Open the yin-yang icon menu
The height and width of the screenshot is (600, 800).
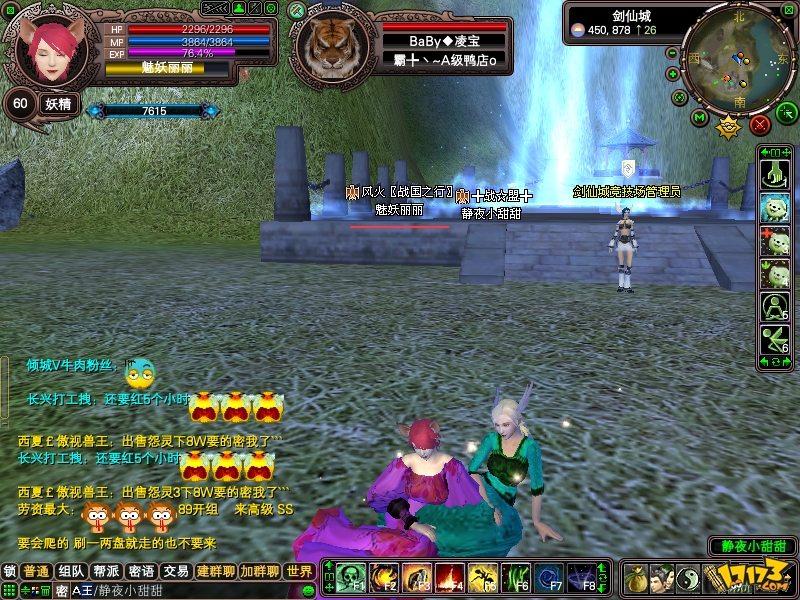pyautogui.click(x=688, y=579)
